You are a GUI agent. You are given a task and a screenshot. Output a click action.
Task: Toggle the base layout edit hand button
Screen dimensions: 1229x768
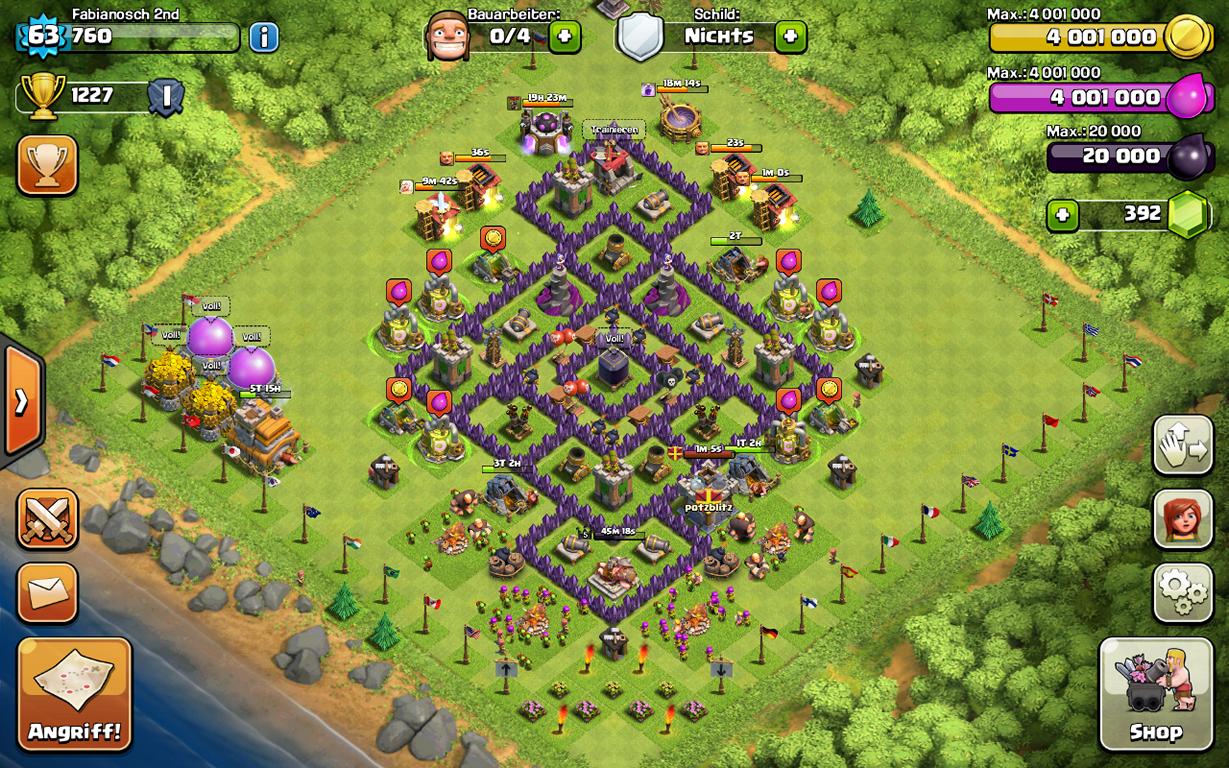(x=1183, y=444)
